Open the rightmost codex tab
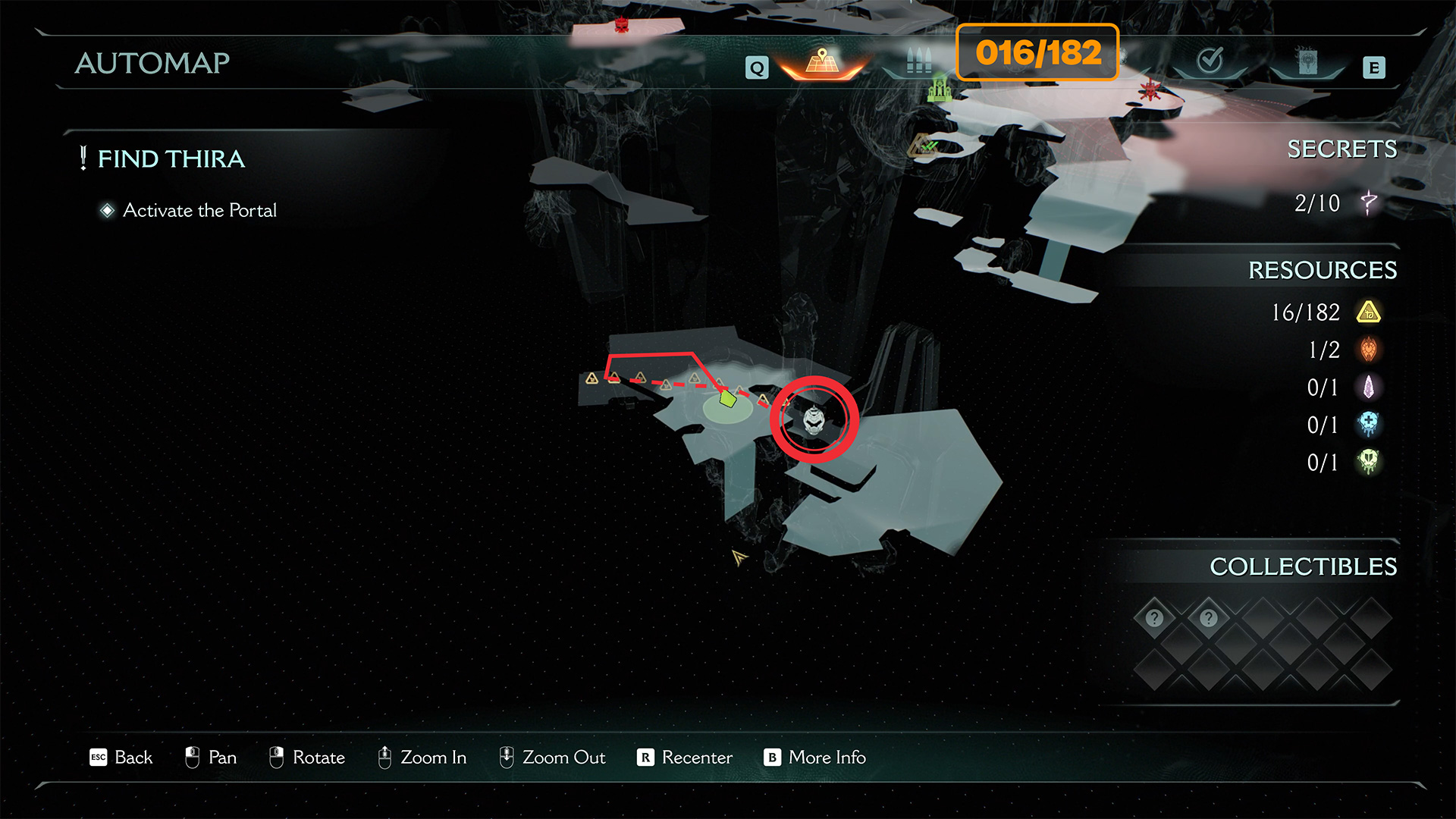Image resolution: width=1456 pixels, height=819 pixels. pyautogui.click(x=1307, y=62)
